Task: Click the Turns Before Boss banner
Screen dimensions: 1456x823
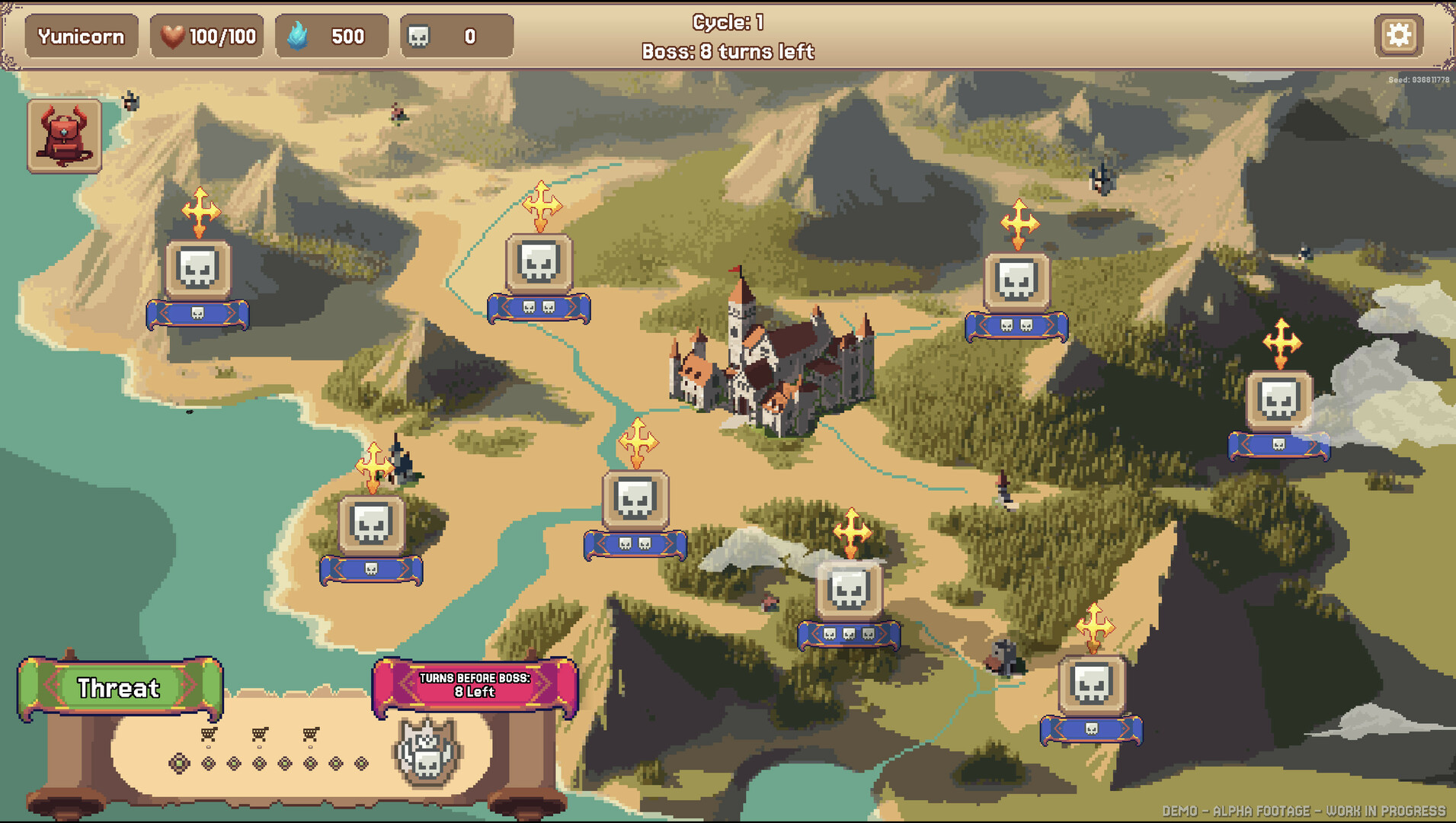Action: 475,686
